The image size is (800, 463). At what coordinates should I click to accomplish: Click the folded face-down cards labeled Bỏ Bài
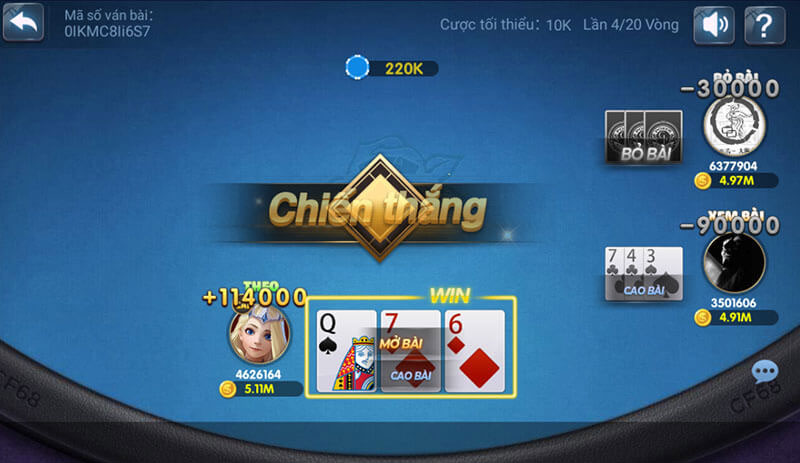(x=644, y=136)
